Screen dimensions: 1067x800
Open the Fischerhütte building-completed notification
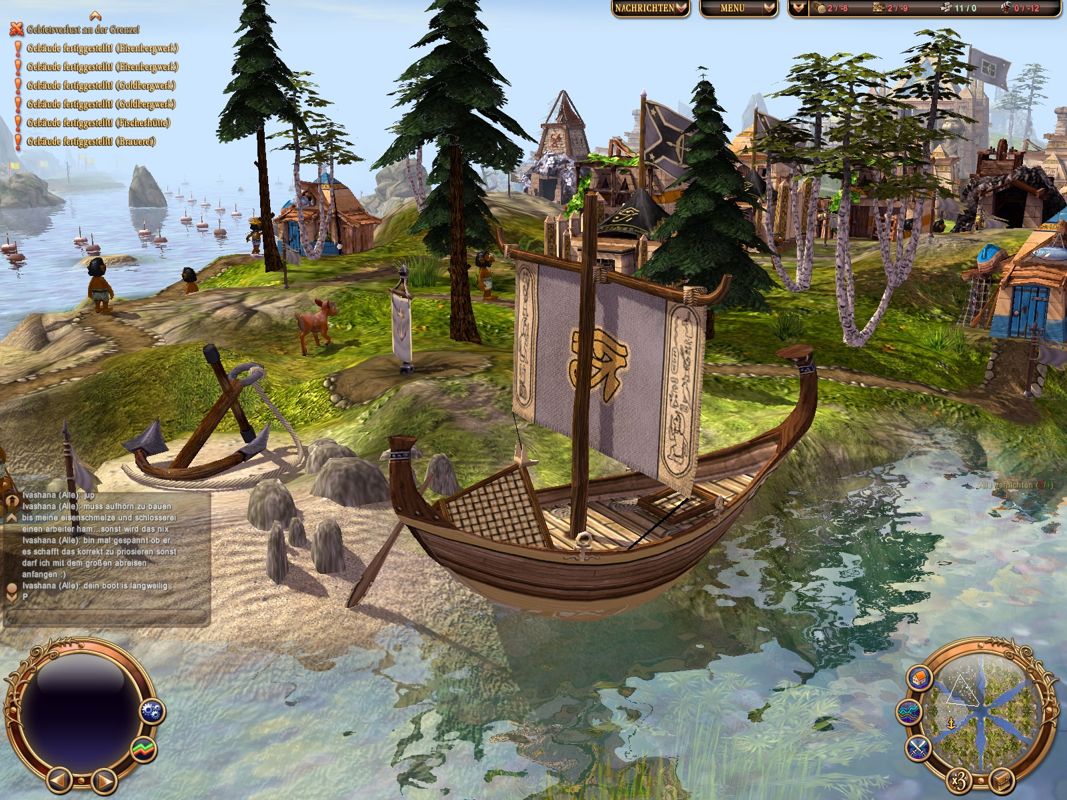coord(97,122)
